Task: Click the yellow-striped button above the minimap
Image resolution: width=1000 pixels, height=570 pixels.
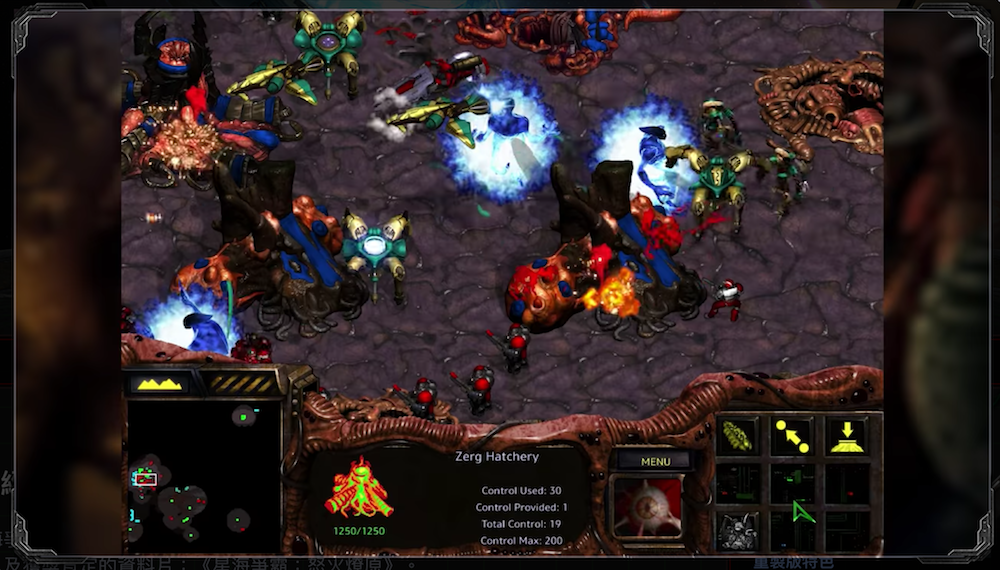Action: [x=241, y=383]
